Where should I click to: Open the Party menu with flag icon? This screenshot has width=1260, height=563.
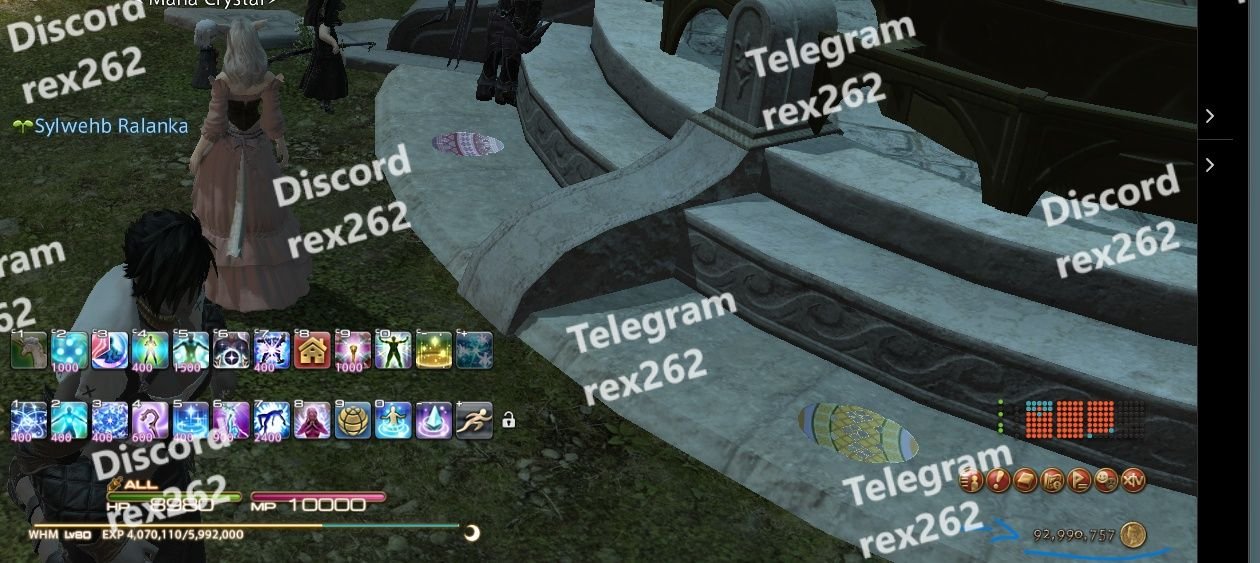(x=1079, y=481)
